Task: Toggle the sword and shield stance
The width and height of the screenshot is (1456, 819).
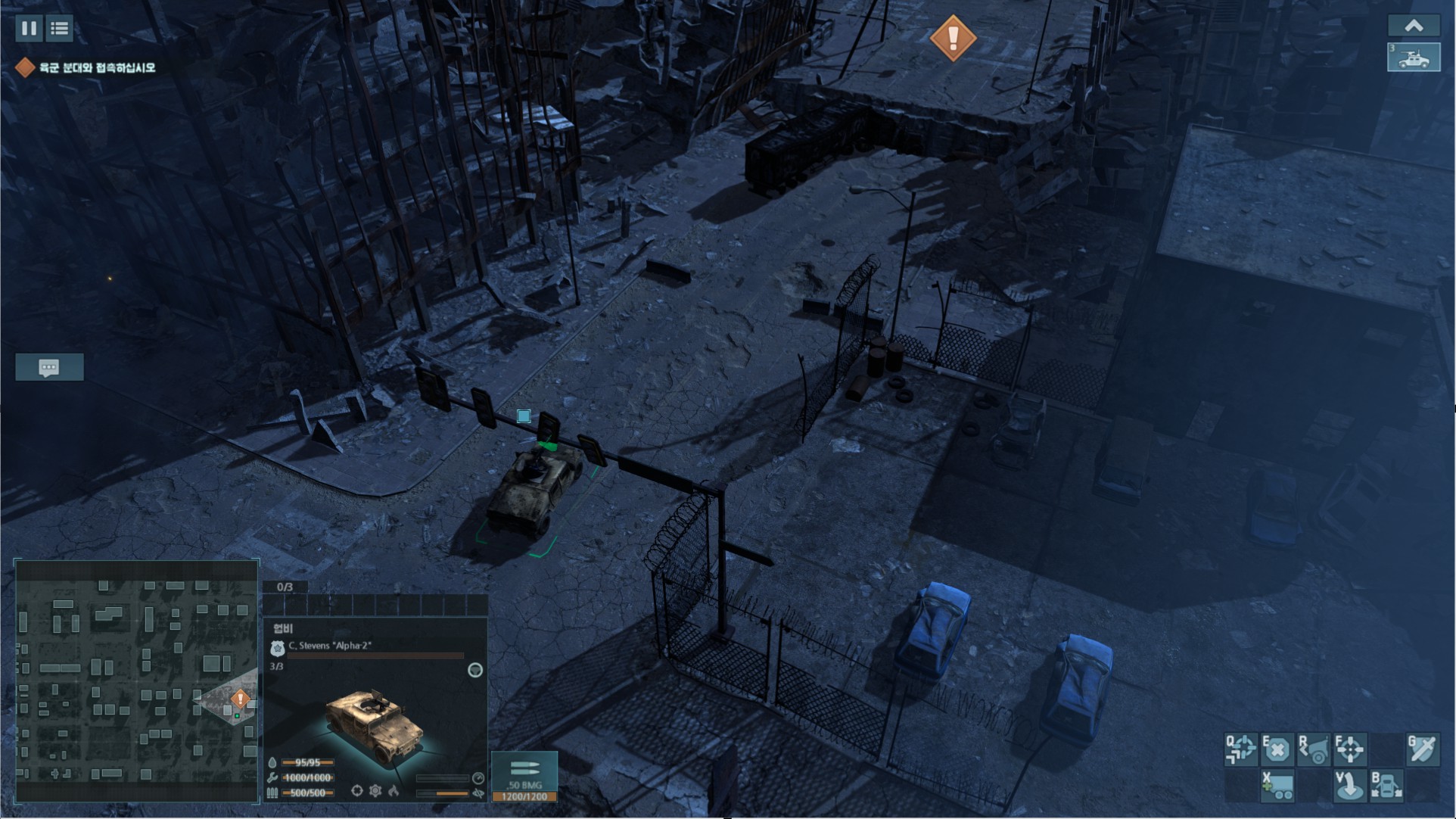Action: (x=1423, y=749)
